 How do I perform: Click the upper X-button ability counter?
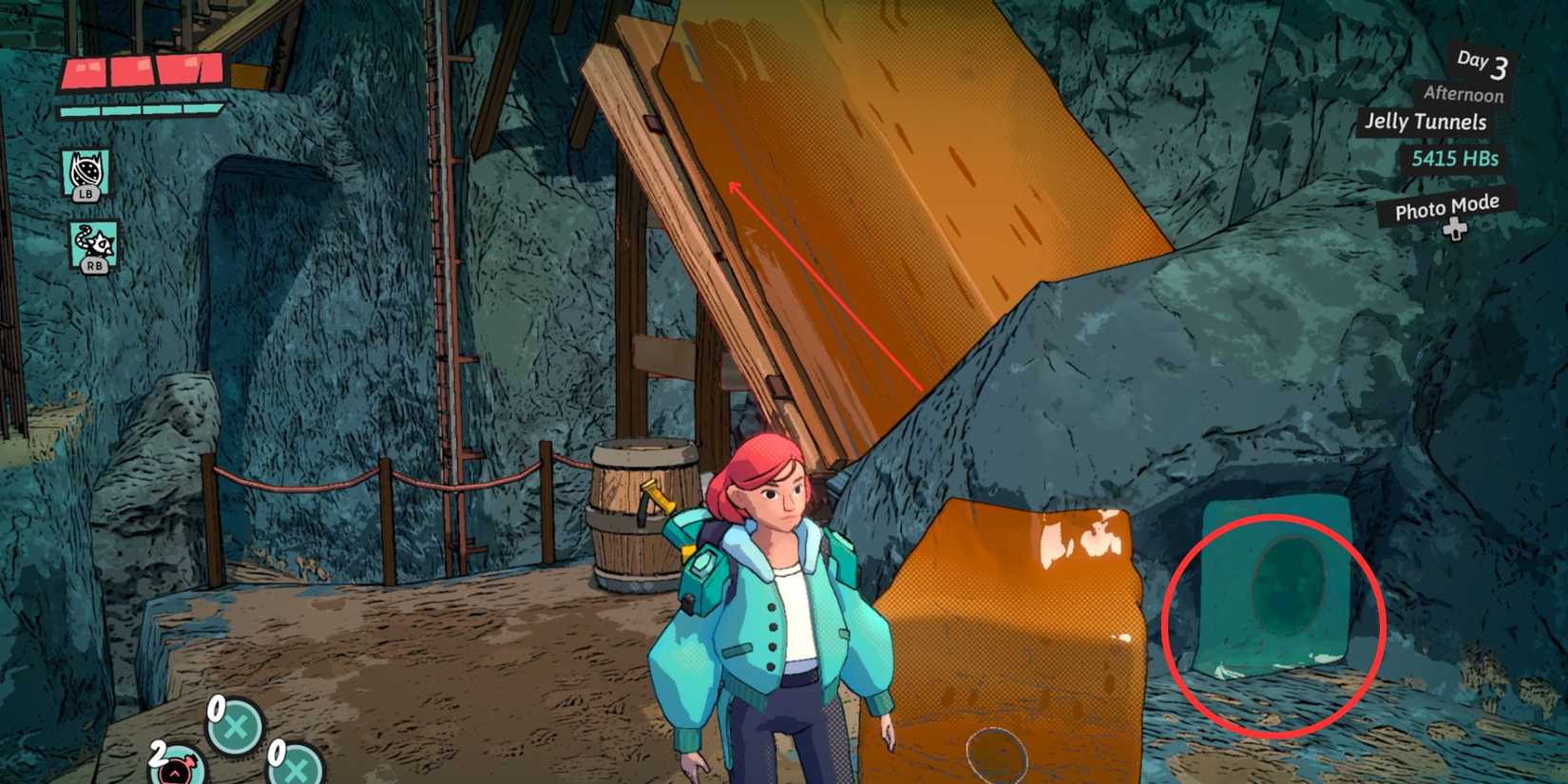pos(235,725)
